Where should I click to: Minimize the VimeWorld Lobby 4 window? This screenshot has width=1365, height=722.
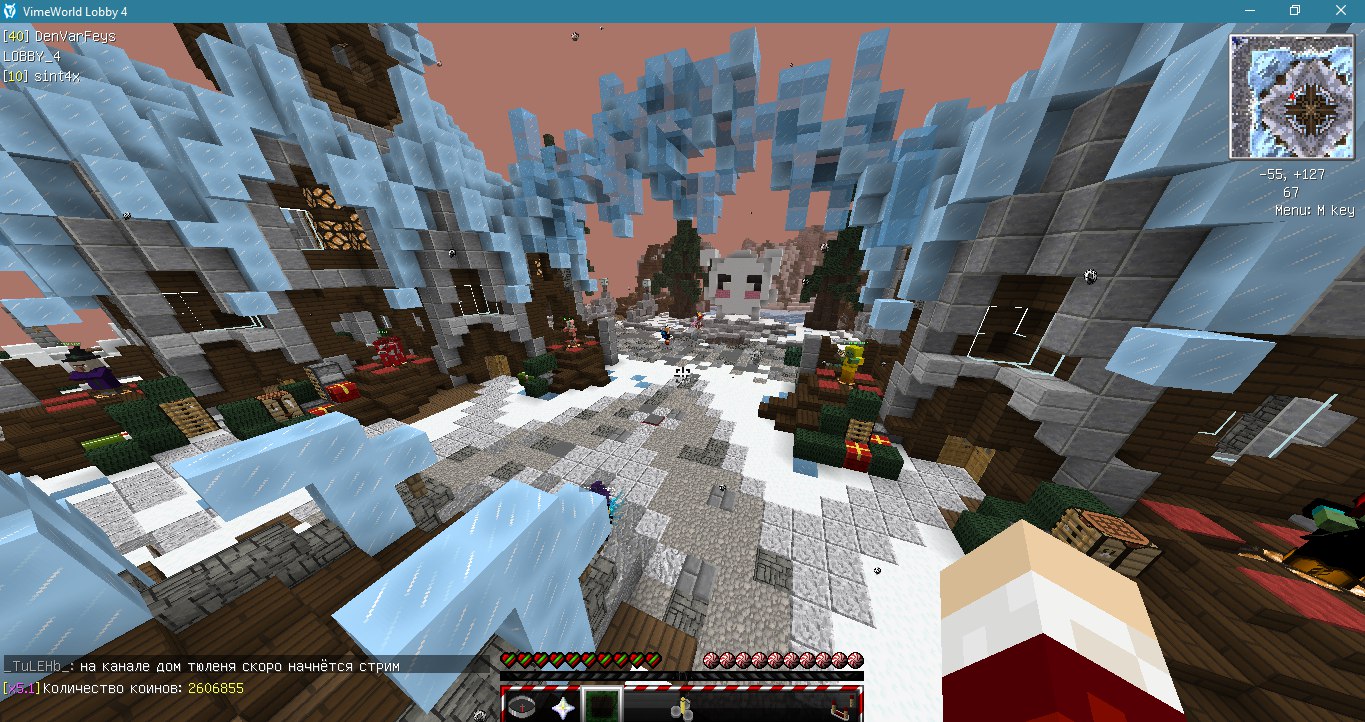tap(1249, 10)
